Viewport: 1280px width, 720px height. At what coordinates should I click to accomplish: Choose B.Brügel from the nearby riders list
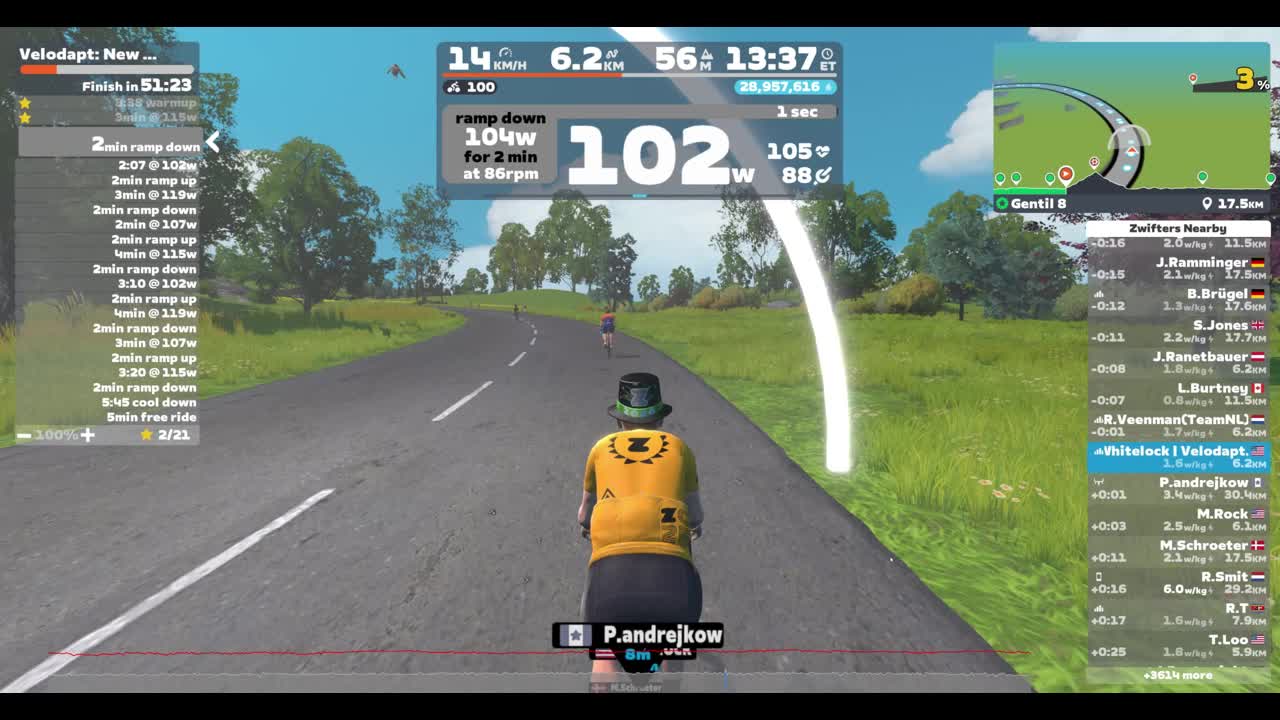pos(1178,298)
